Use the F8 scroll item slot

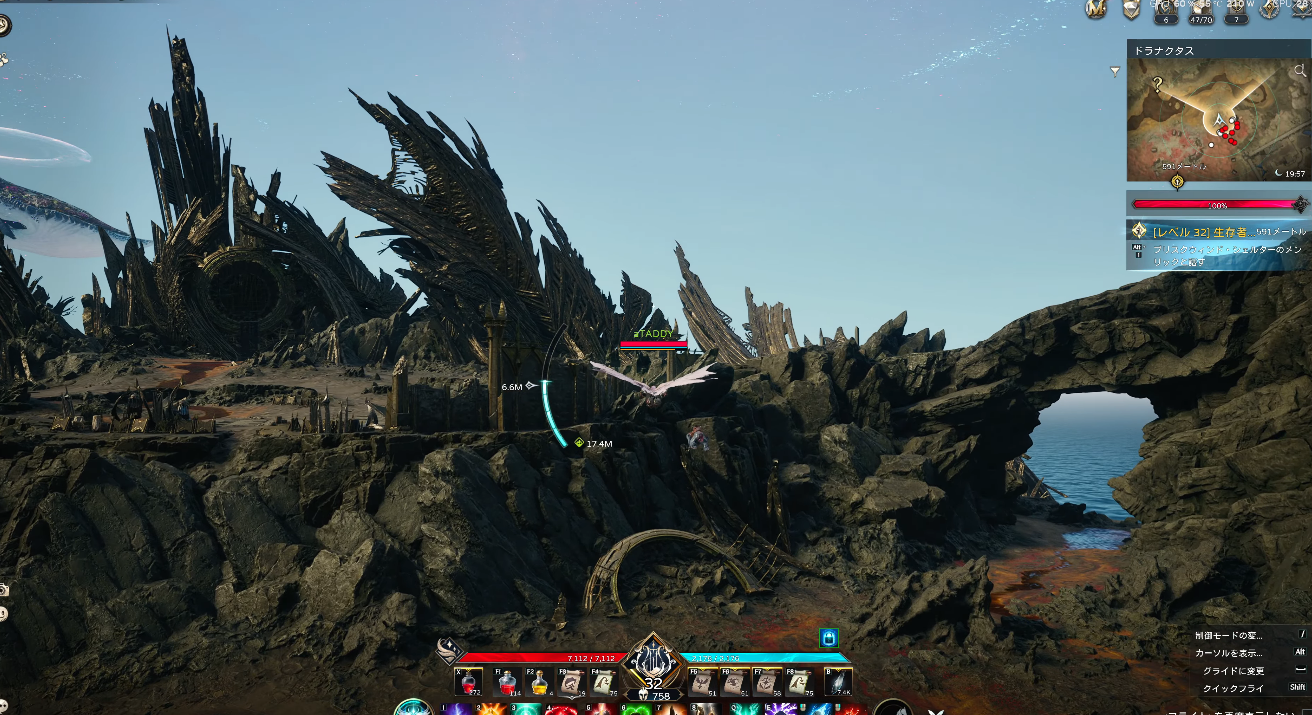799,682
